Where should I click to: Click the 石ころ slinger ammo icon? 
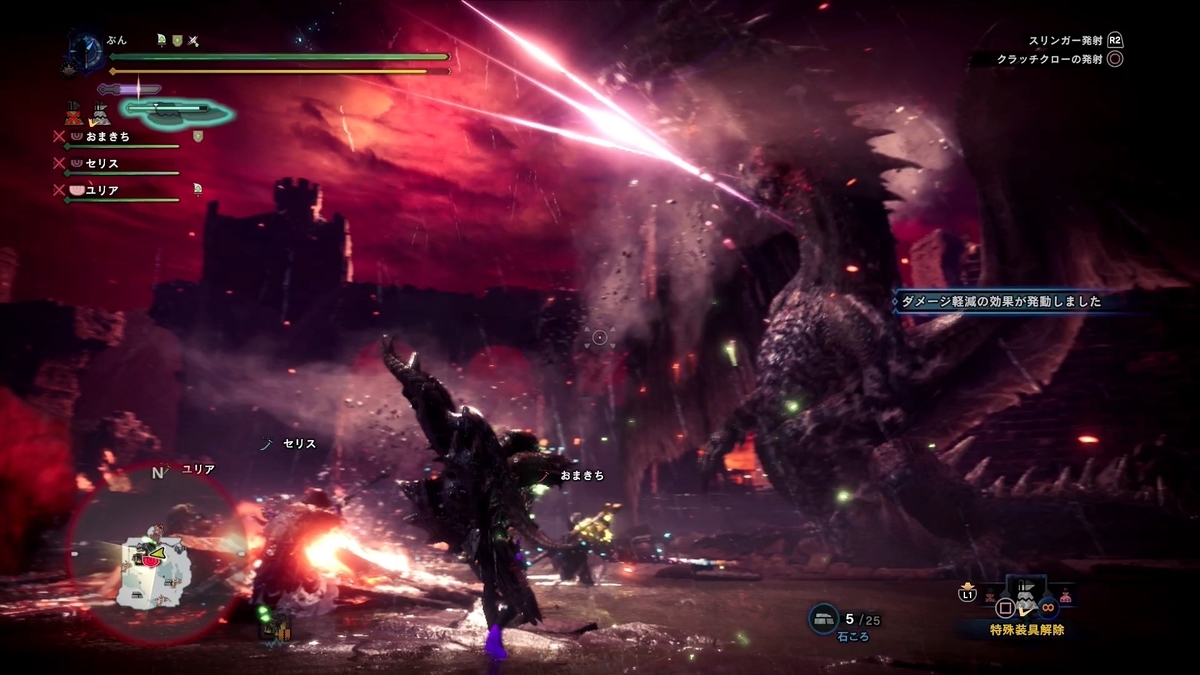point(823,619)
